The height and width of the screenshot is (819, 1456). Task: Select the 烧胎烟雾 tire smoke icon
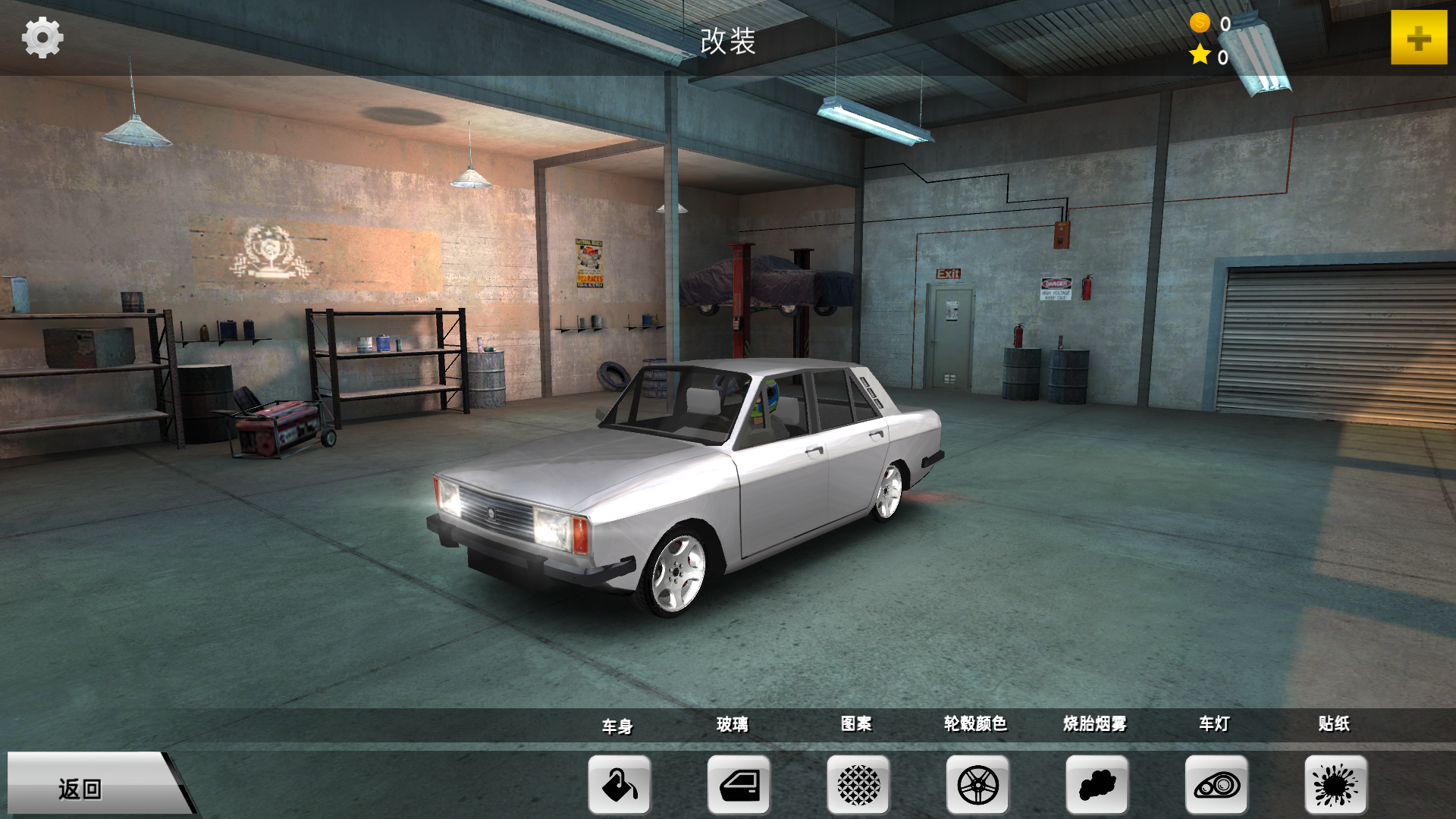[x=1097, y=785]
